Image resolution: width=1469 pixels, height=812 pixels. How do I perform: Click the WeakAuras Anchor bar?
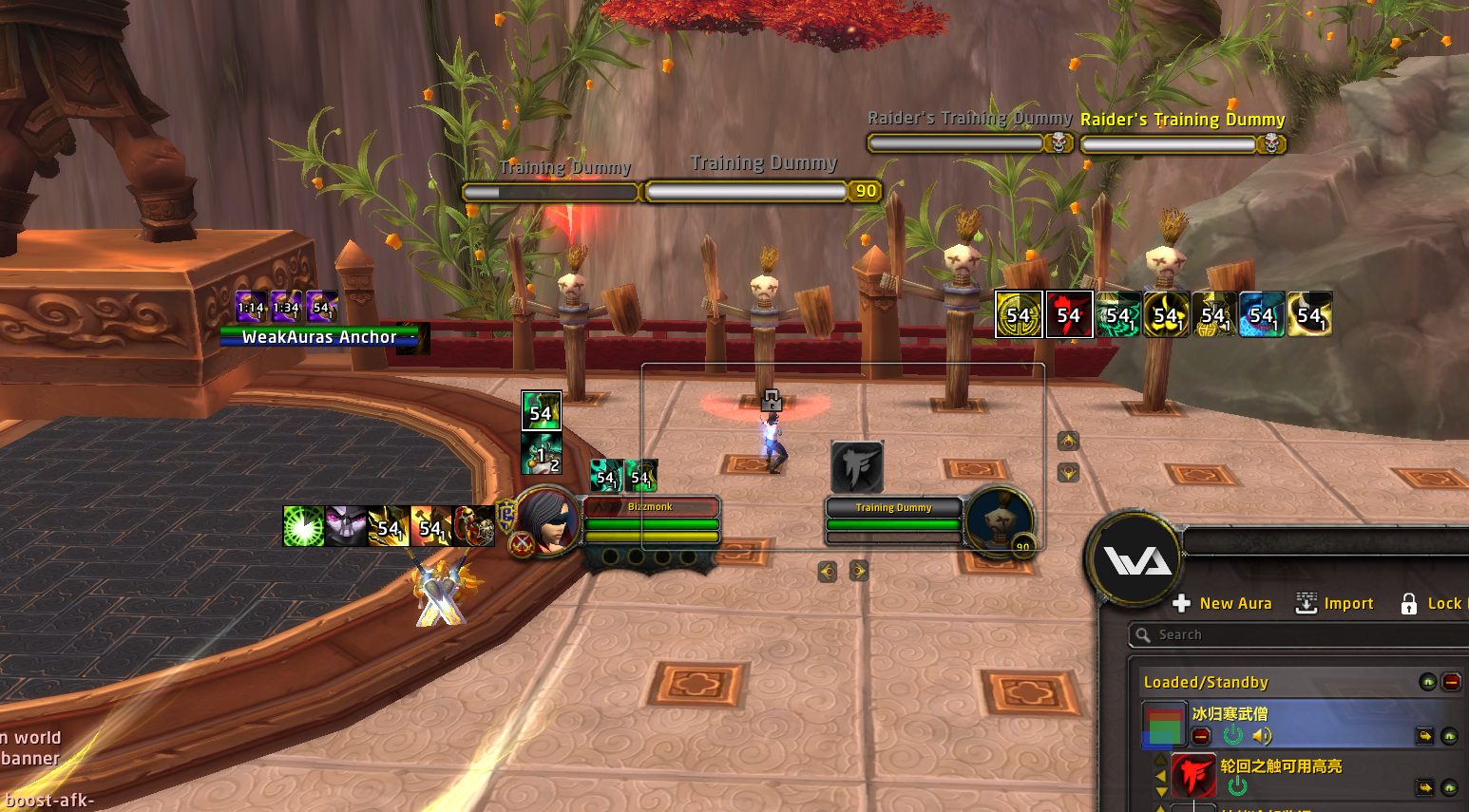tap(319, 337)
